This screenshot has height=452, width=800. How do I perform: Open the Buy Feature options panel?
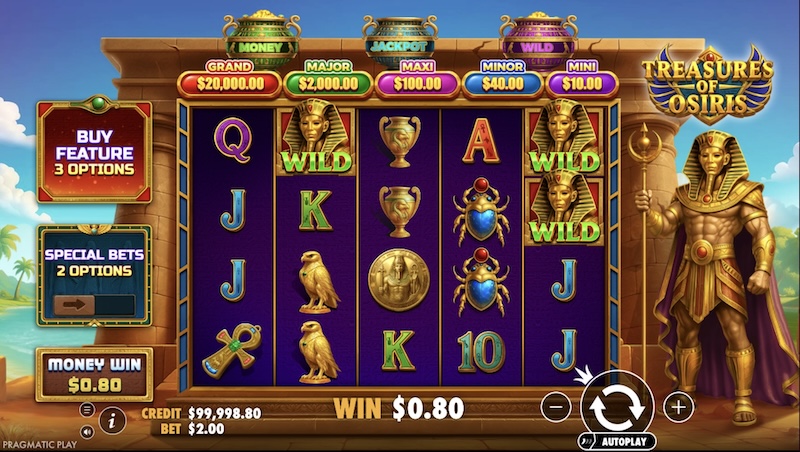pyautogui.click(x=94, y=153)
